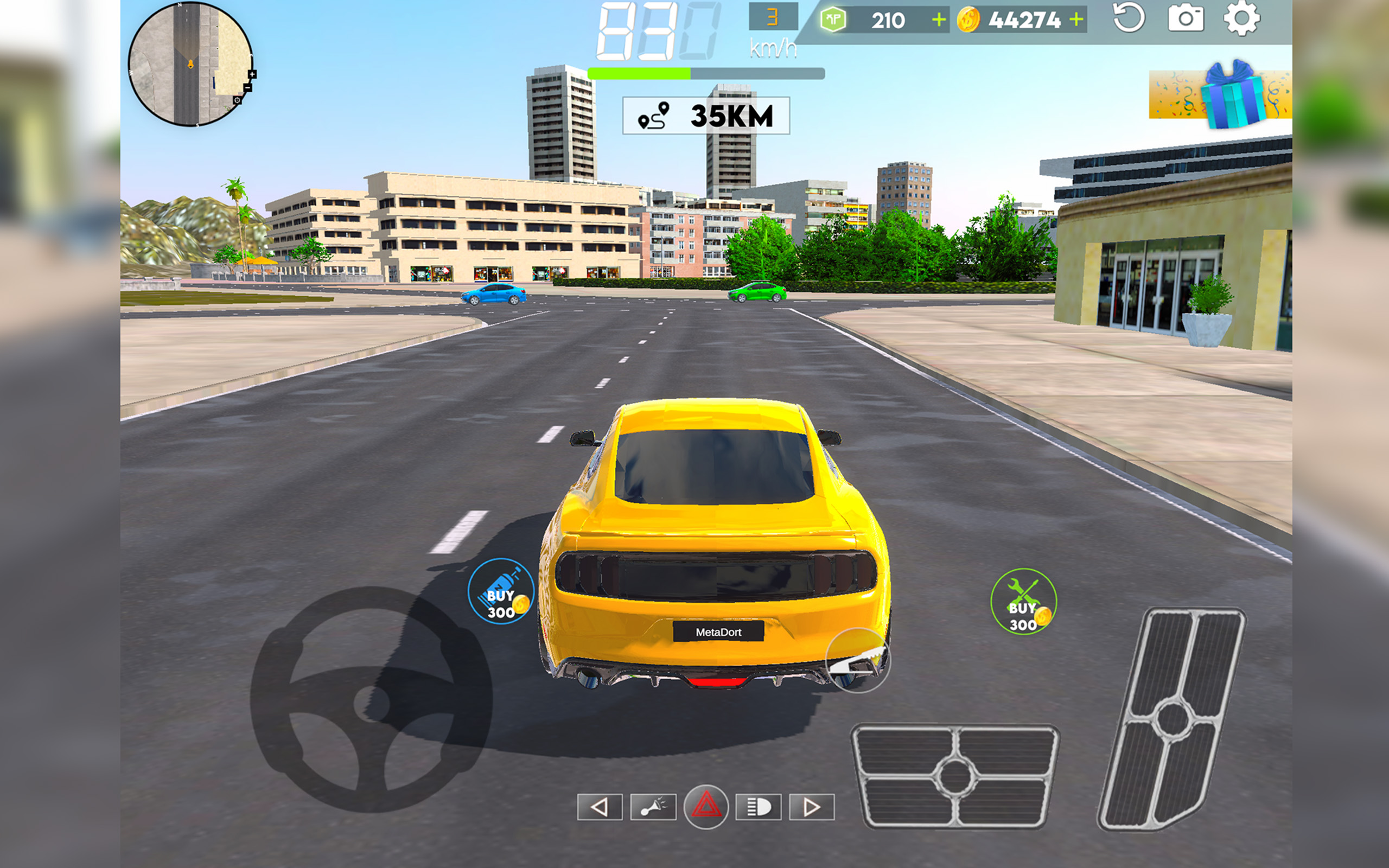1389x868 pixels.
Task: Honk the horn
Action: click(x=654, y=808)
